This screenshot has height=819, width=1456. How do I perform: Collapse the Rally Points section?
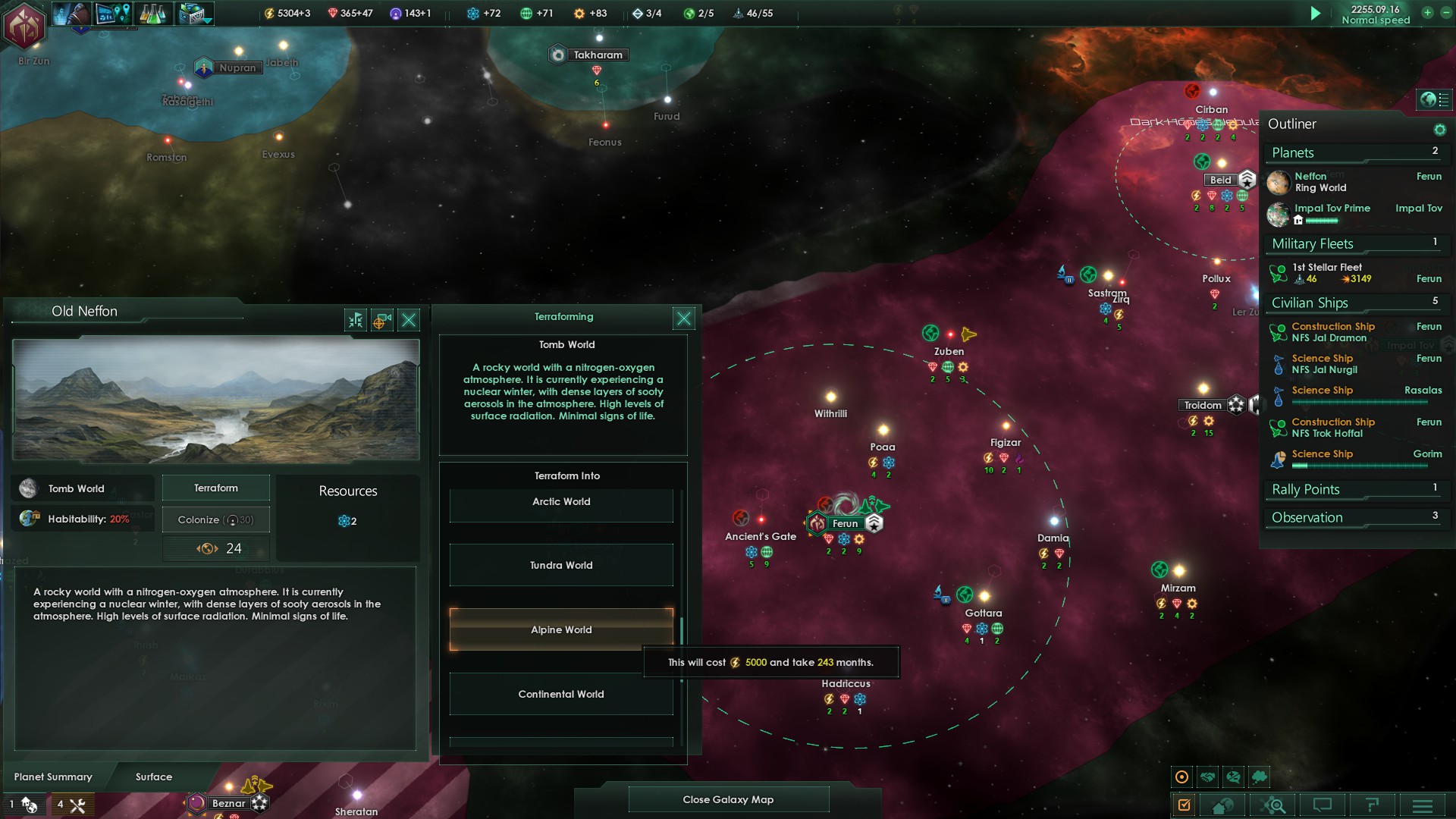(x=1306, y=490)
